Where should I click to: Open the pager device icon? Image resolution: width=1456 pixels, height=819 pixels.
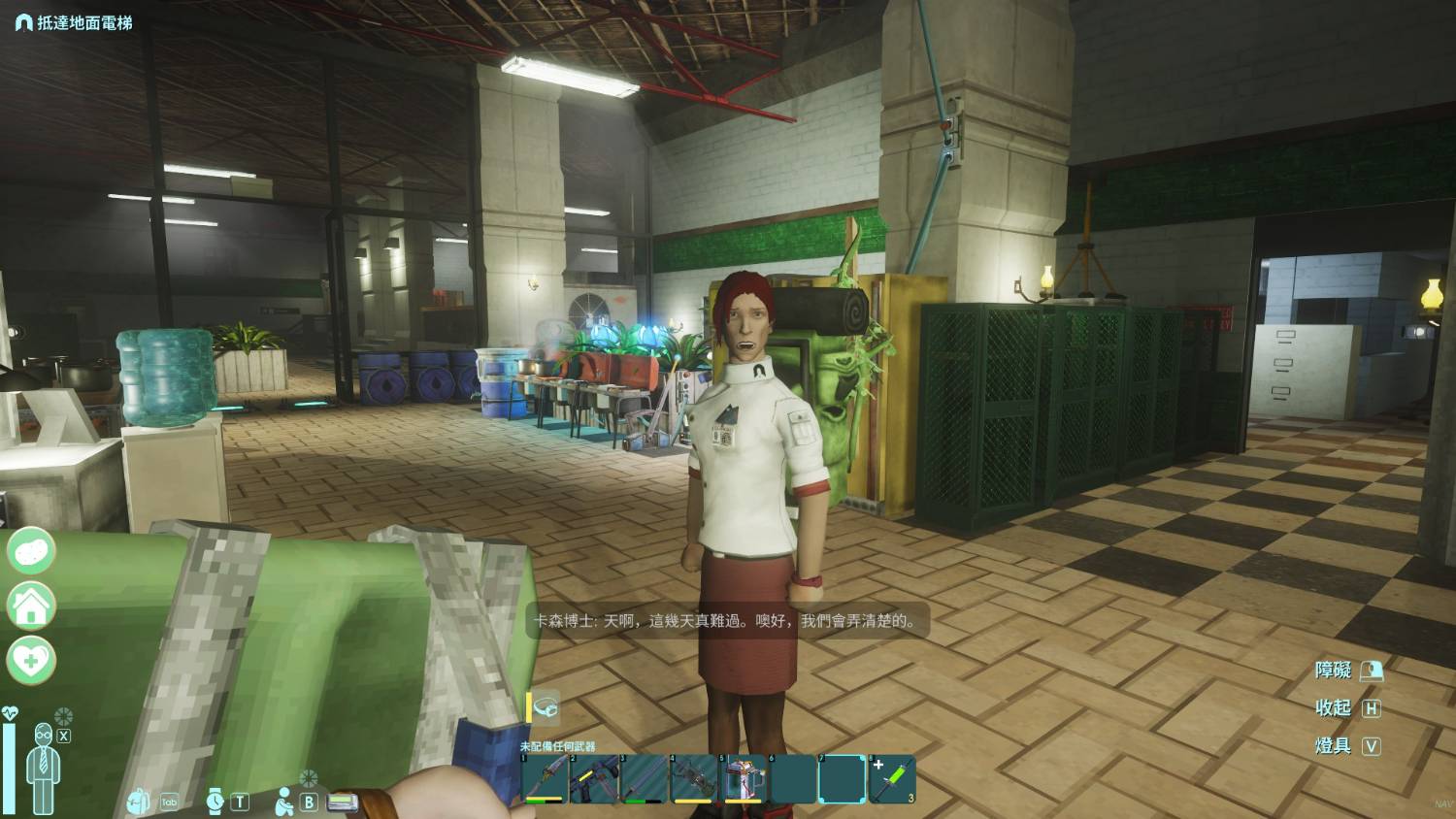pos(343,802)
